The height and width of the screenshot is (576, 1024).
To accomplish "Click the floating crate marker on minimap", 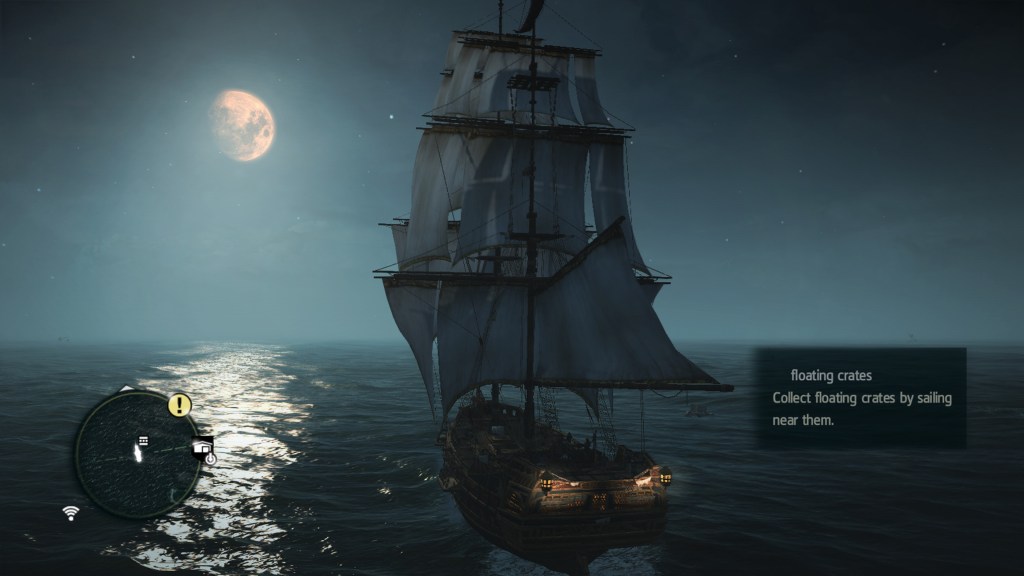I will tap(143, 440).
